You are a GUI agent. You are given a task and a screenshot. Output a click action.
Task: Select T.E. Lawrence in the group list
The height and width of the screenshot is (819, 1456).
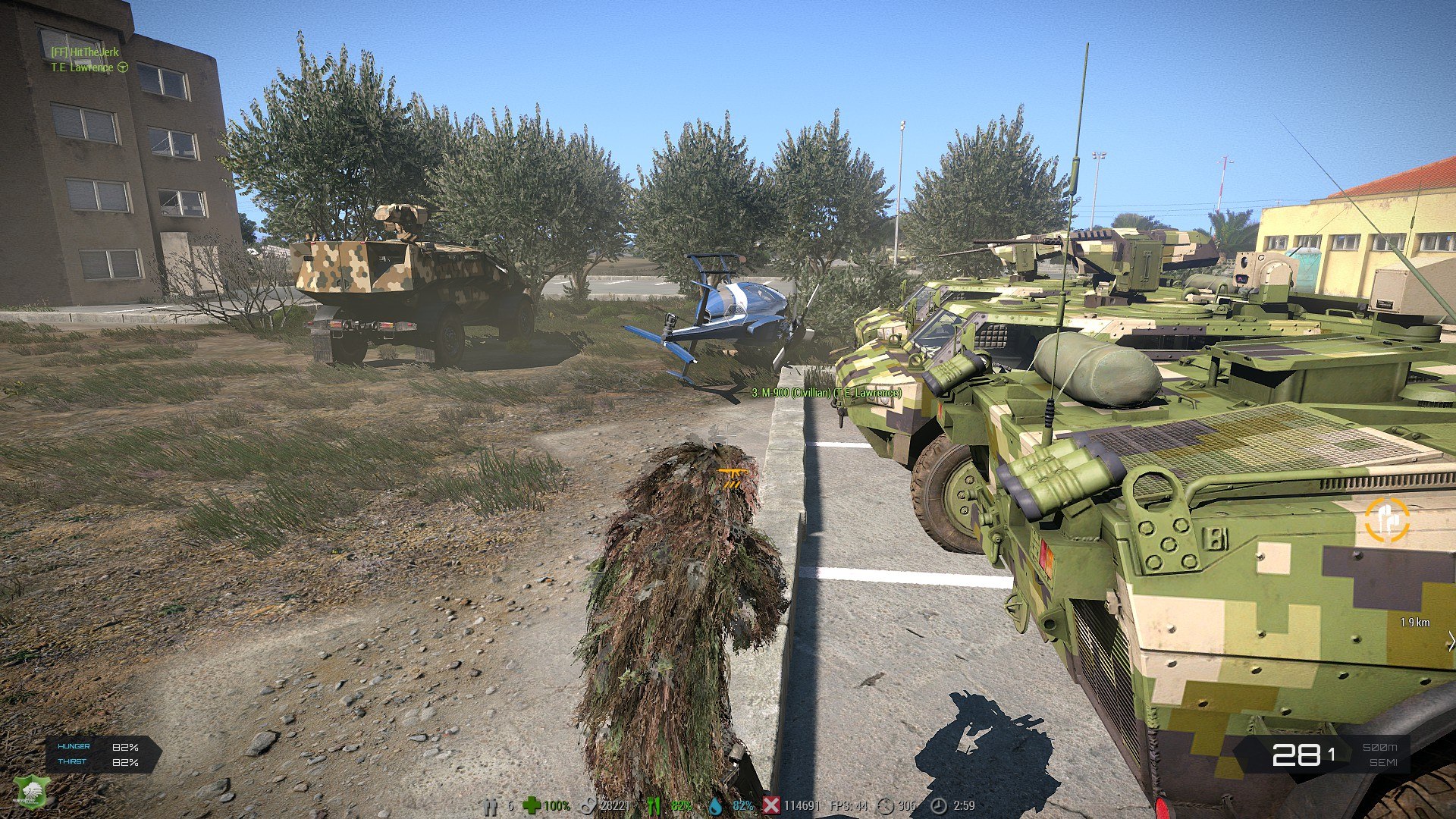tap(82, 67)
